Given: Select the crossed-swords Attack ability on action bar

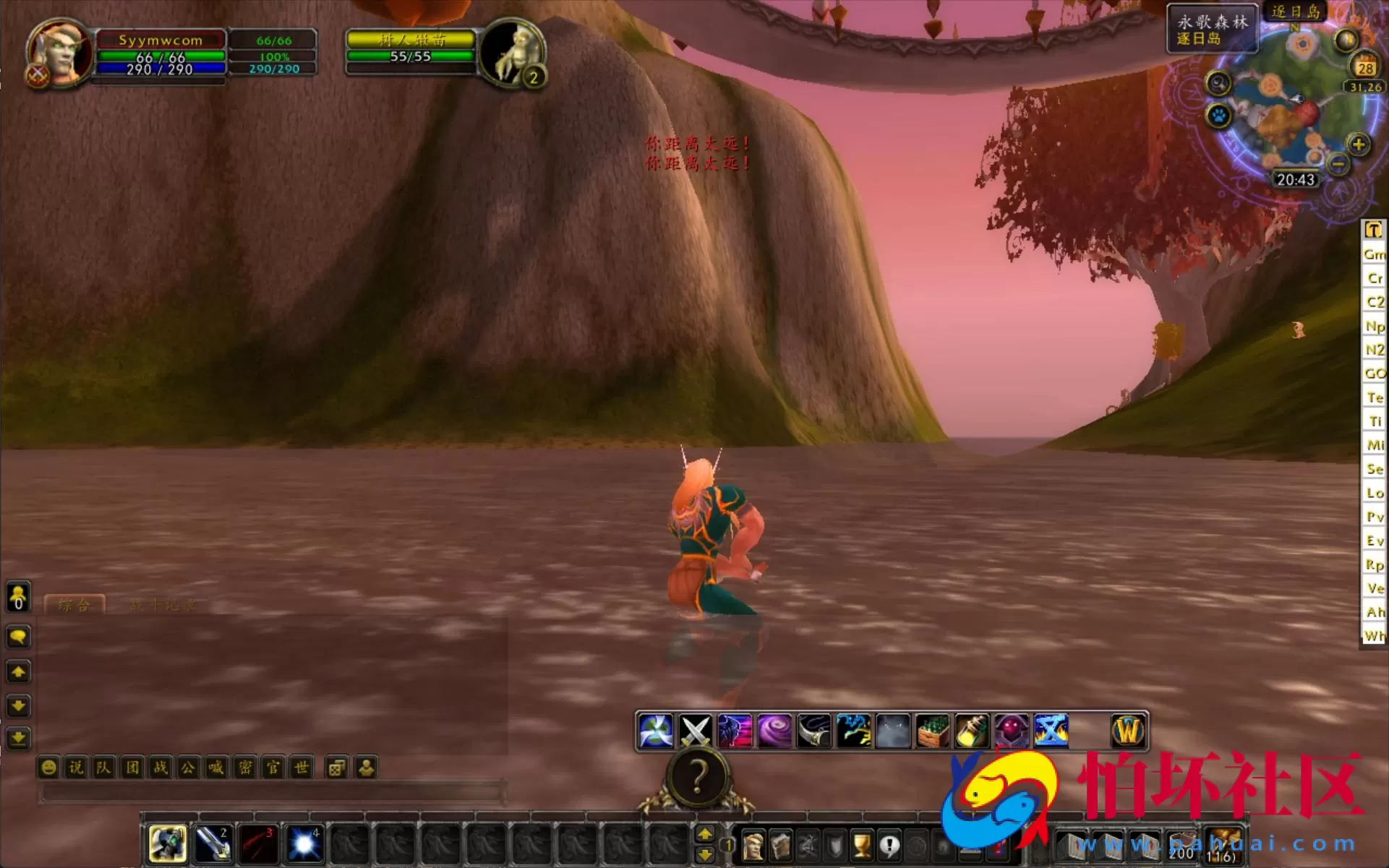Looking at the screenshot, I should coord(696,731).
